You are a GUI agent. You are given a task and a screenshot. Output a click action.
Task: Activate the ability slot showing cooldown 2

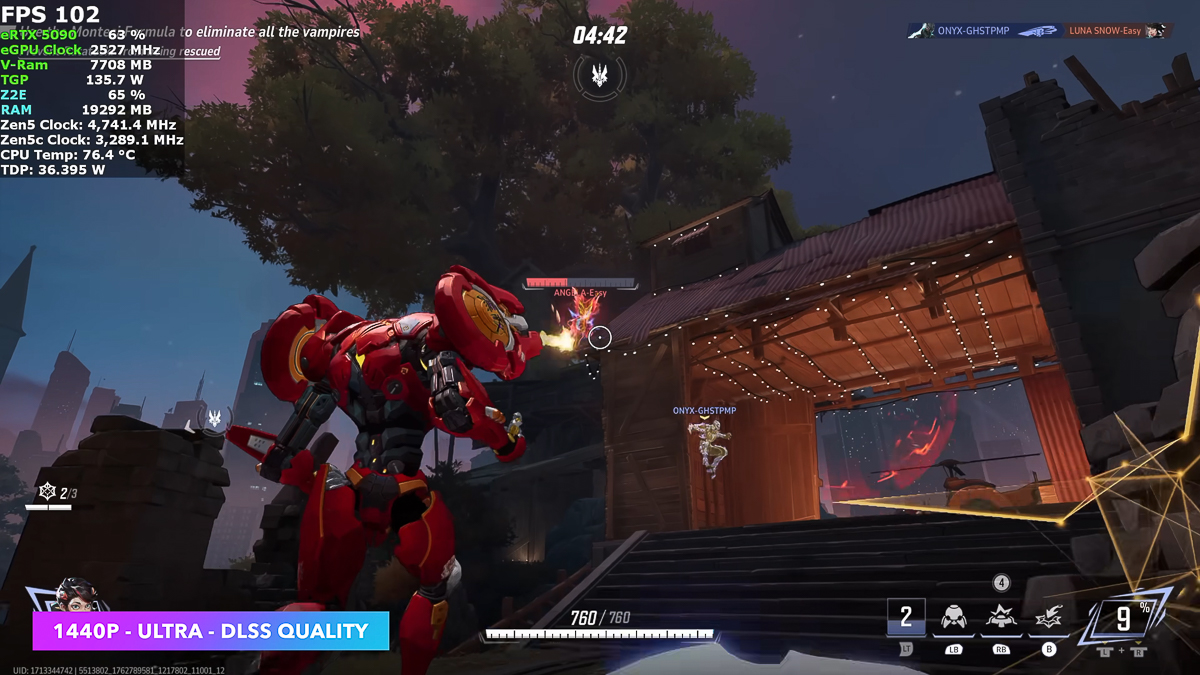906,617
